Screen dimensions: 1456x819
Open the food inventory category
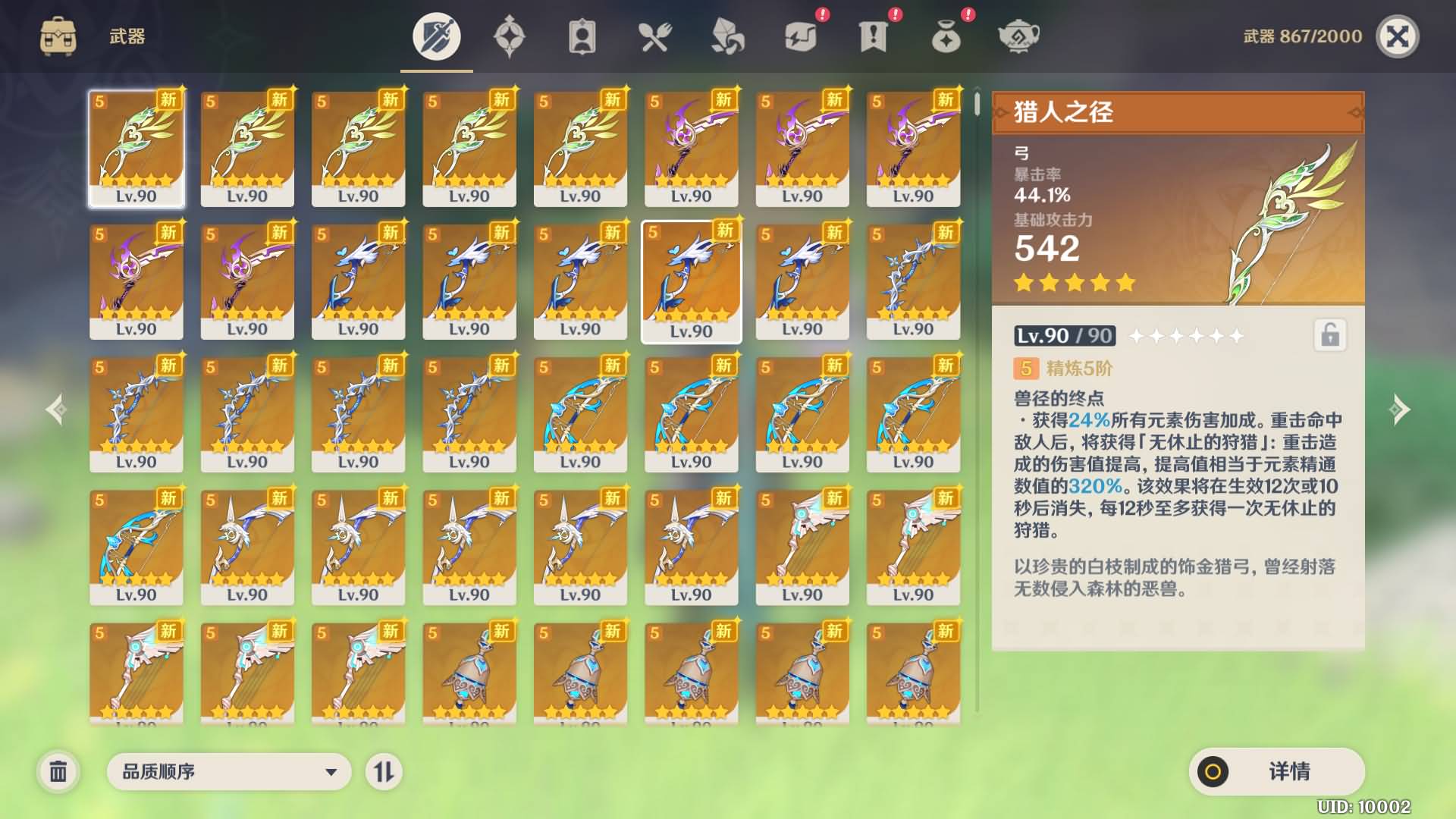tap(655, 36)
